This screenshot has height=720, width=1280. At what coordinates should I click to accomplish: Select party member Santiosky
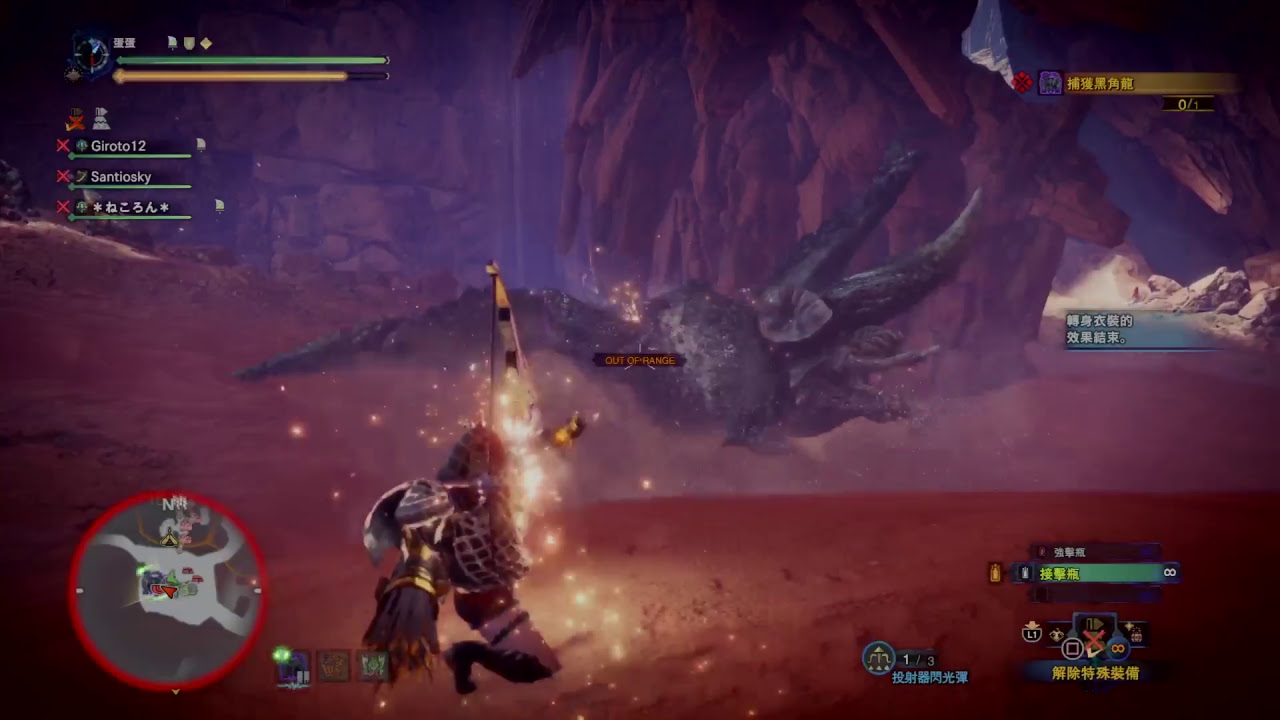point(120,177)
